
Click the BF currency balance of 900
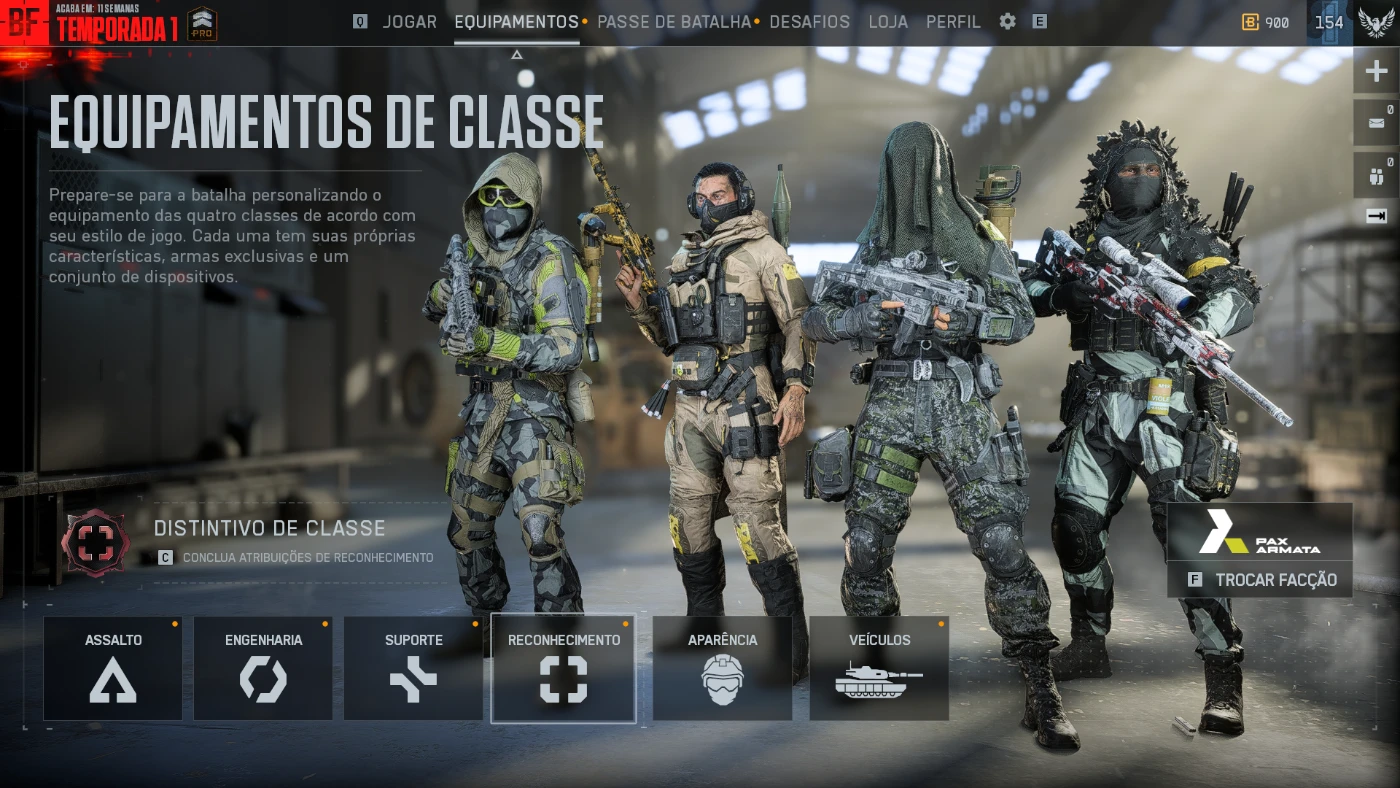1266,22
